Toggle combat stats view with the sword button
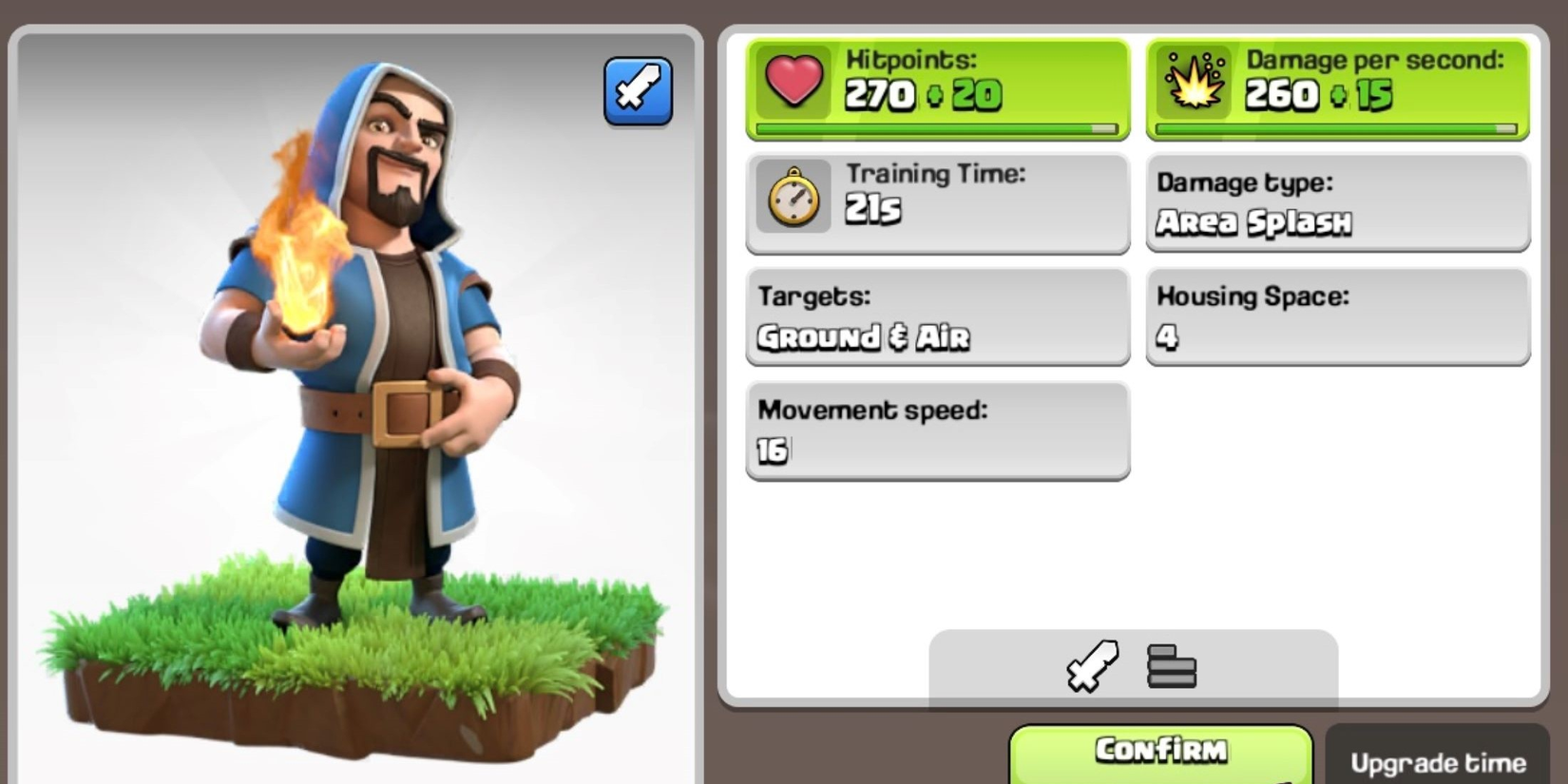This screenshot has width=1568, height=784. pyautogui.click(x=1091, y=665)
